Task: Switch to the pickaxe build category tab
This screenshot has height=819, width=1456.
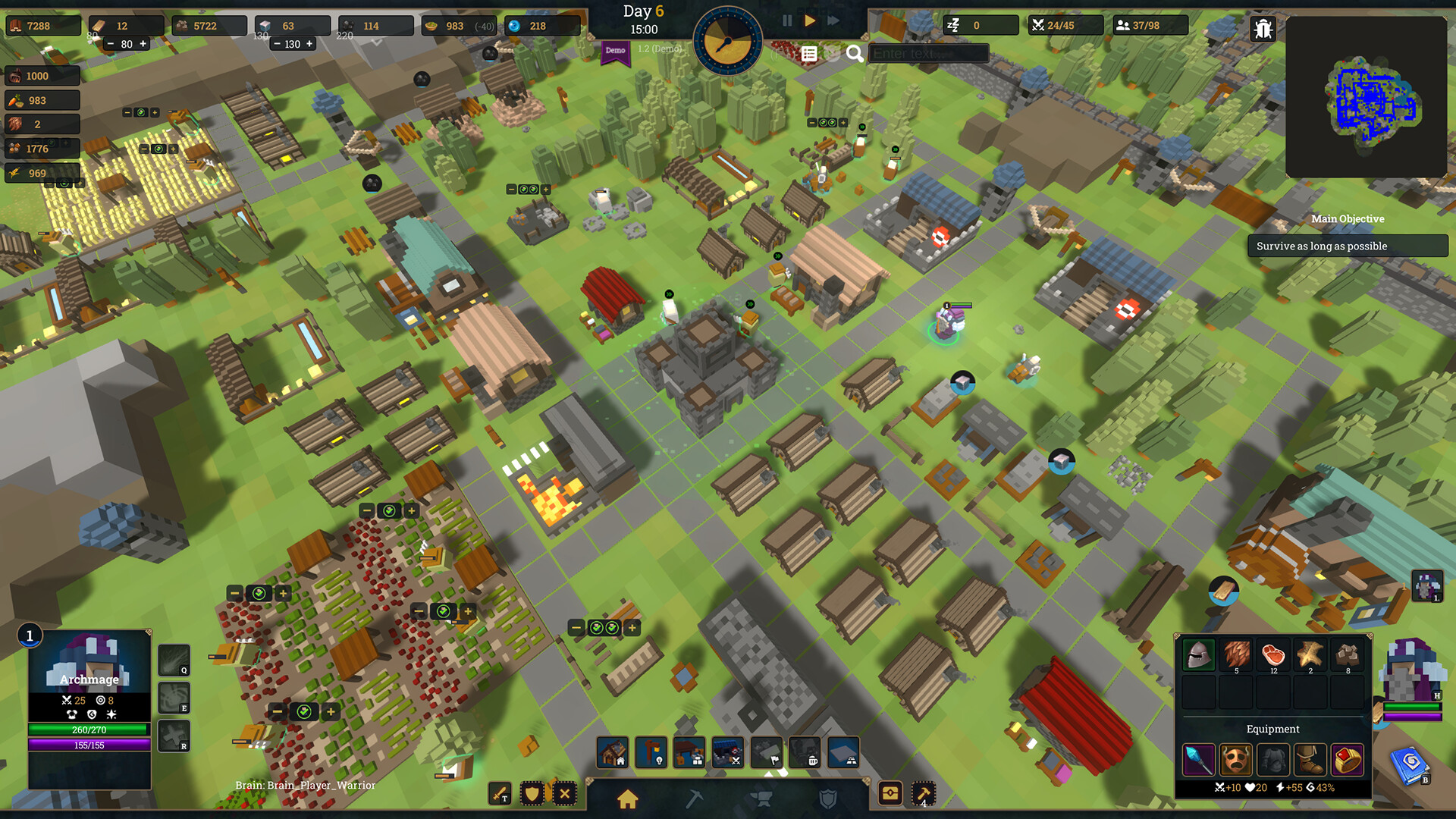Action: (694, 799)
